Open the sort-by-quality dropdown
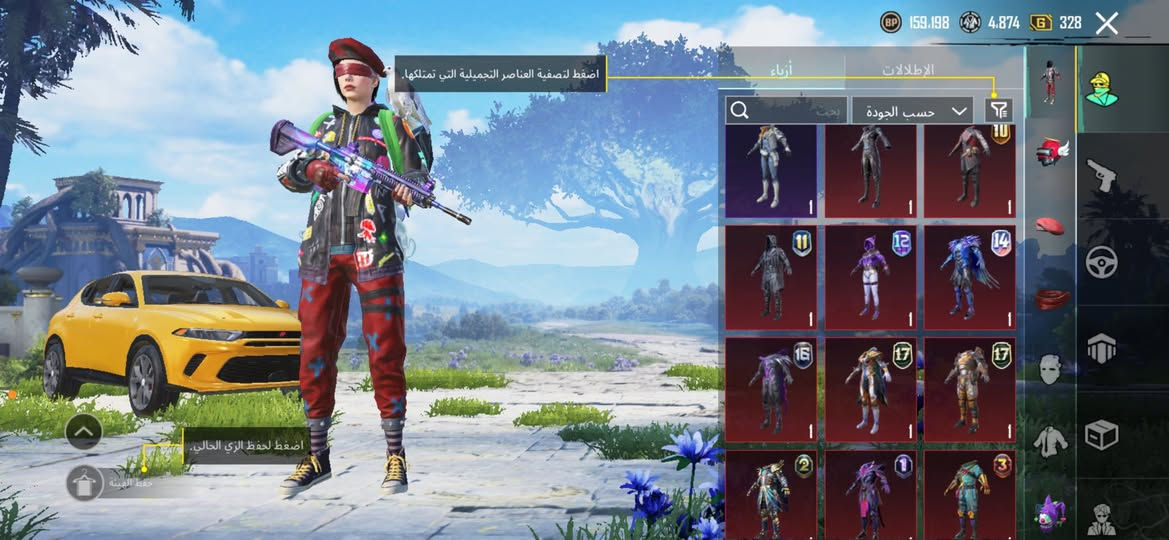 (913, 110)
